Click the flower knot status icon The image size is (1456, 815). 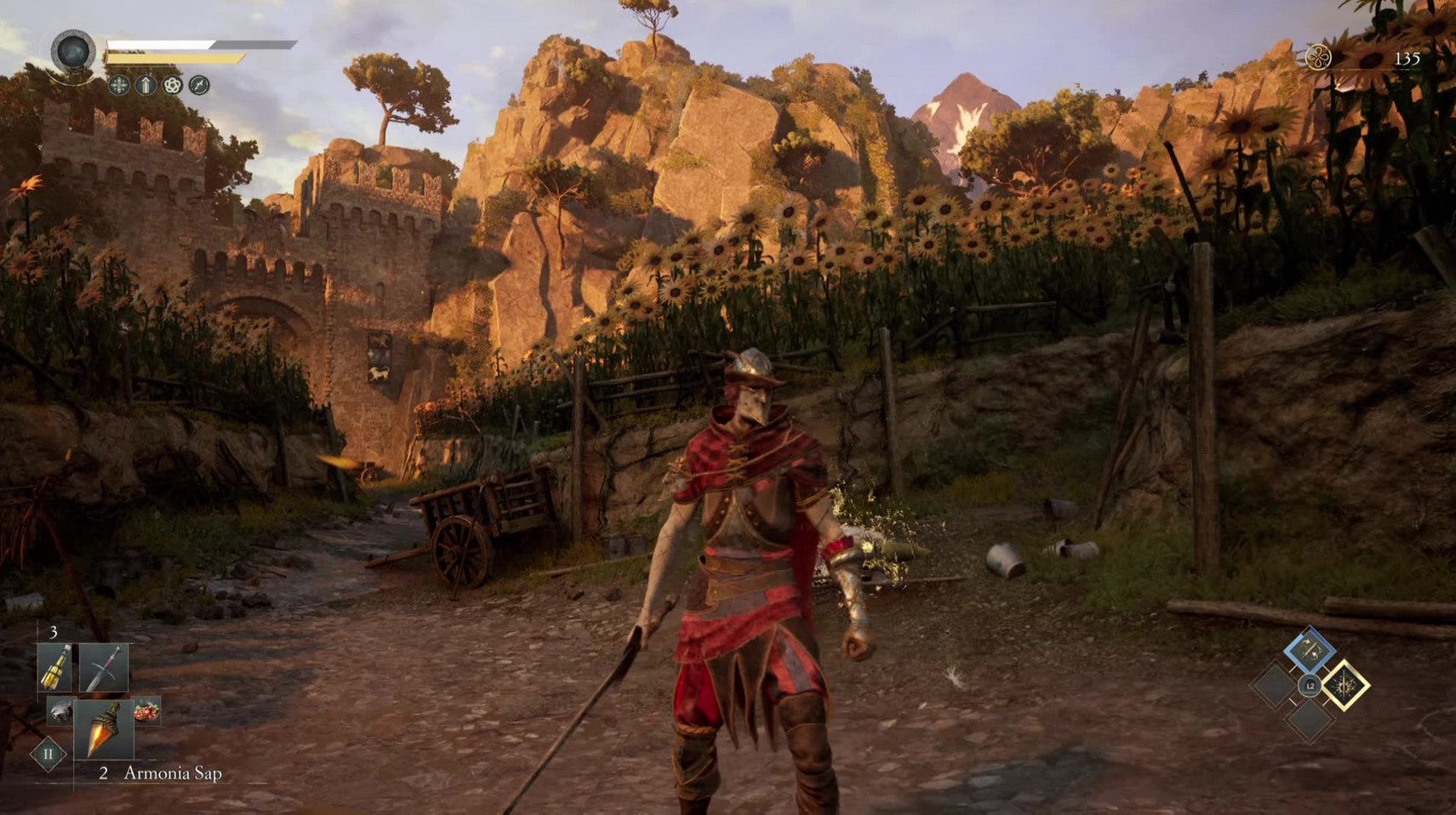pyautogui.click(x=173, y=85)
